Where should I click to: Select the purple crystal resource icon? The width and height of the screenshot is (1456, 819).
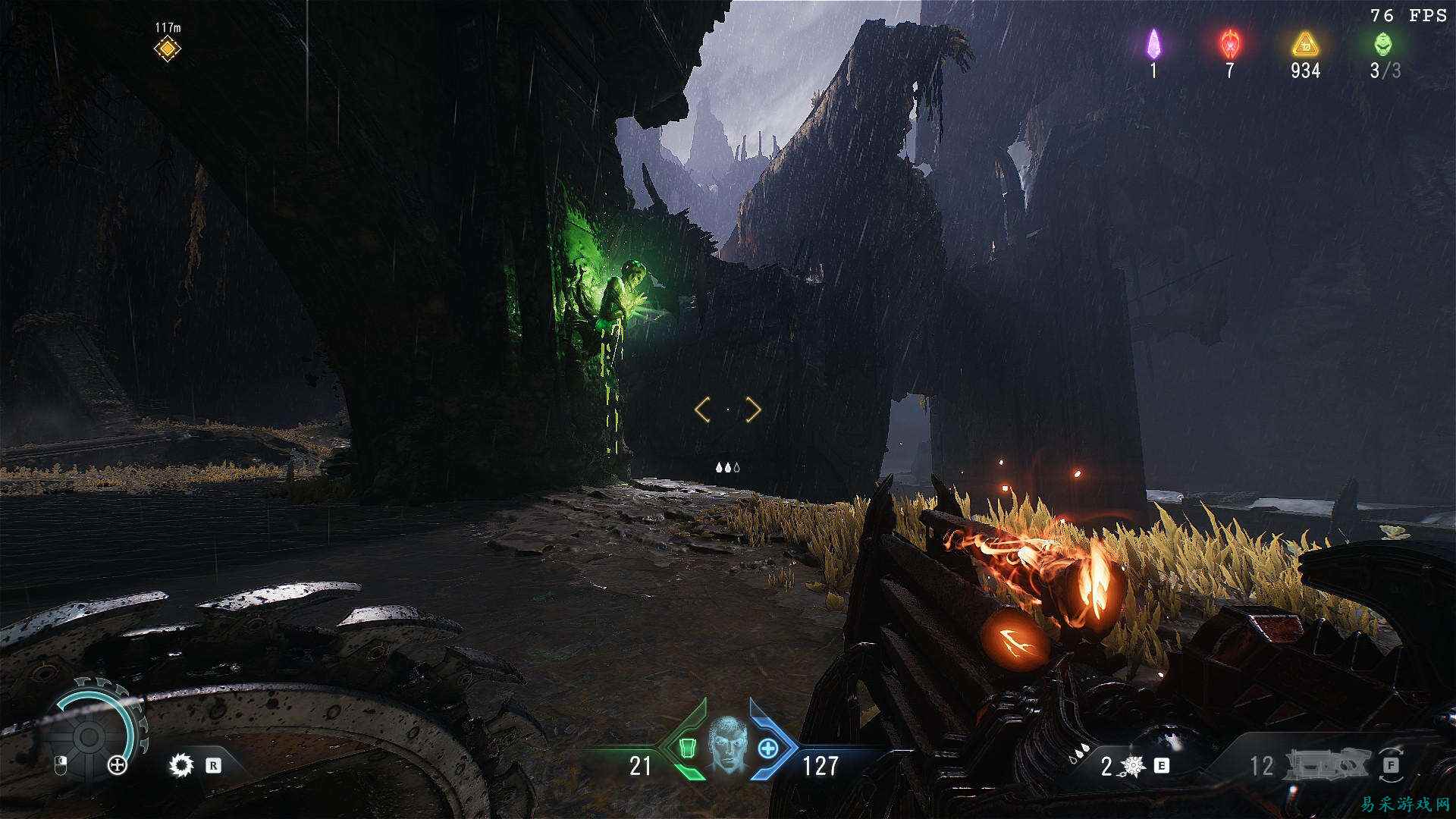pos(1153,44)
